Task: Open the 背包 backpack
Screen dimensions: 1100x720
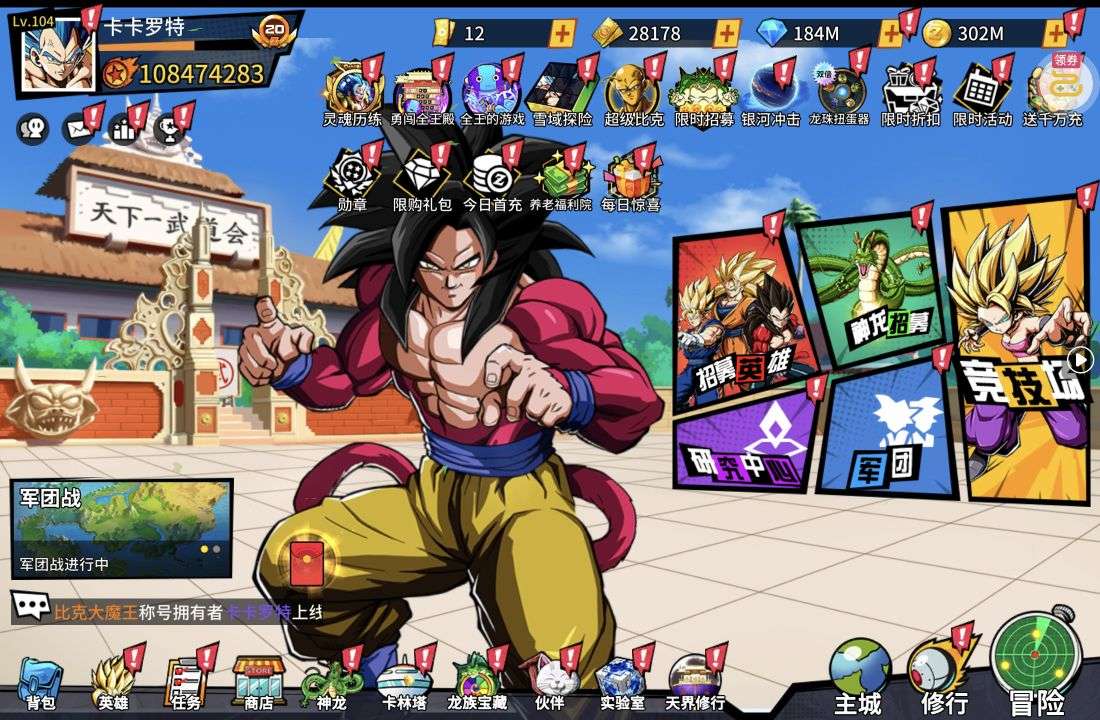Action: click(x=40, y=684)
